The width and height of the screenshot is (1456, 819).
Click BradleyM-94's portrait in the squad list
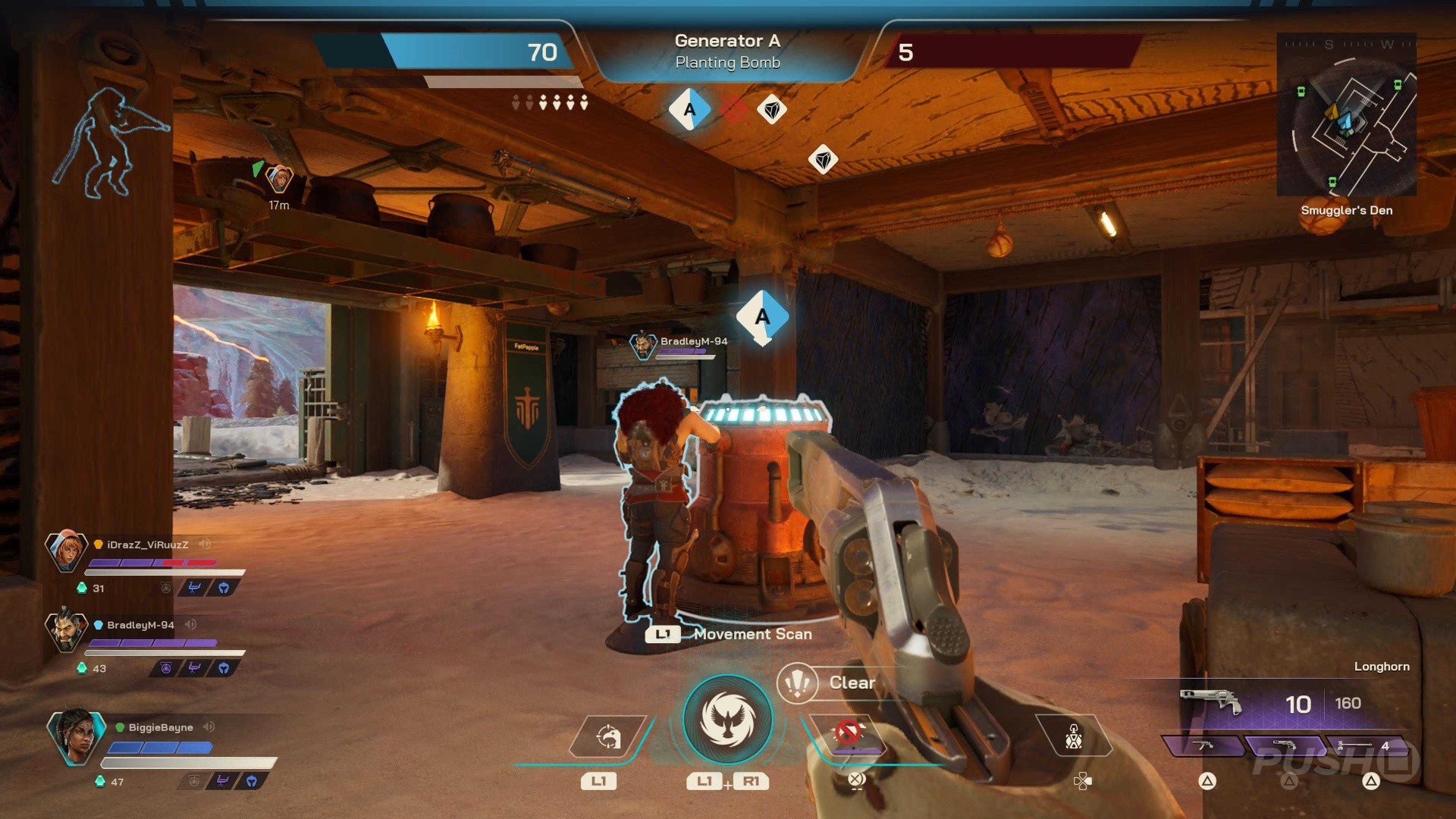(x=66, y=630)
